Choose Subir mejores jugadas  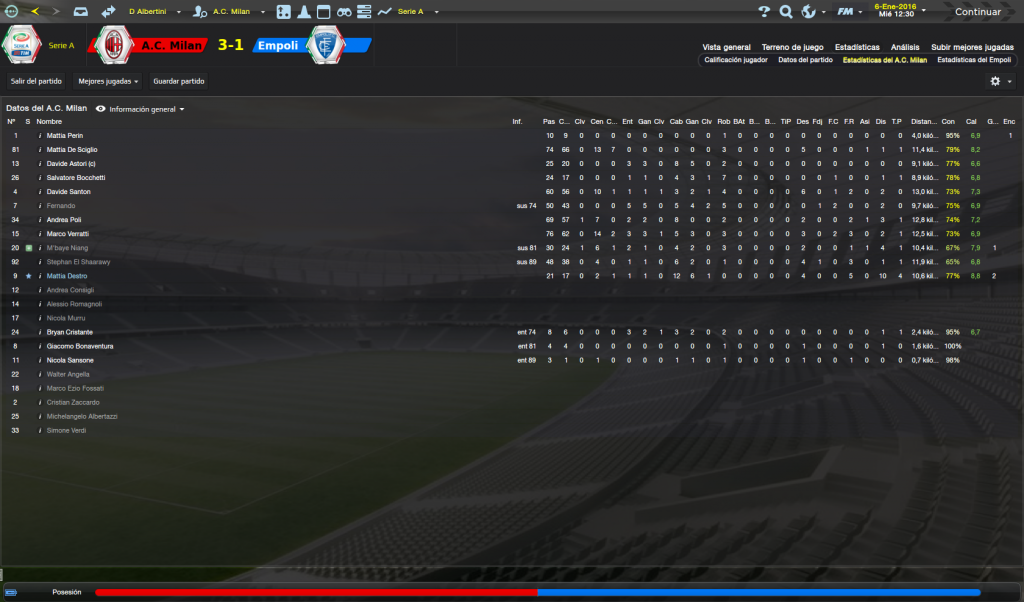point(972,47)
